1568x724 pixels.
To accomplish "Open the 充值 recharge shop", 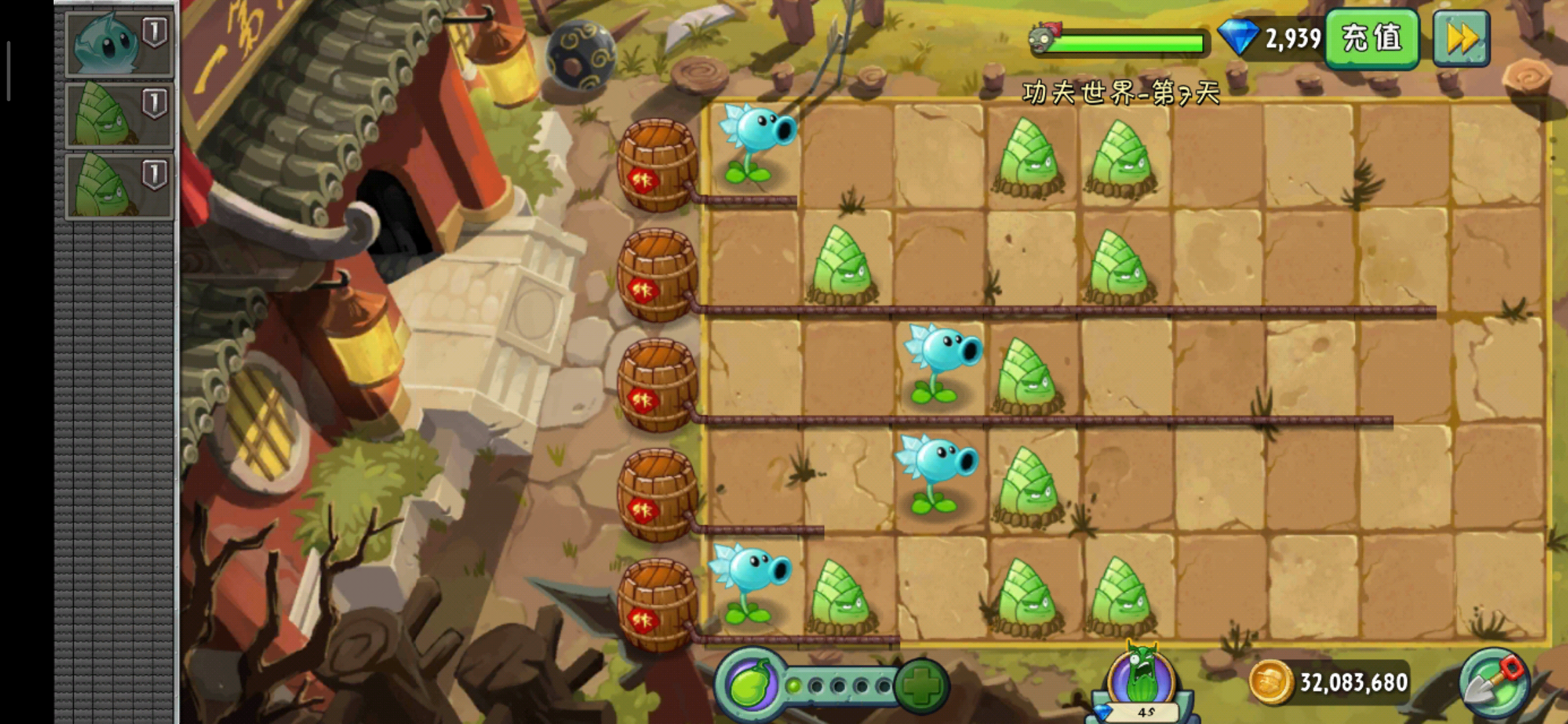I will coord(1371,39).
